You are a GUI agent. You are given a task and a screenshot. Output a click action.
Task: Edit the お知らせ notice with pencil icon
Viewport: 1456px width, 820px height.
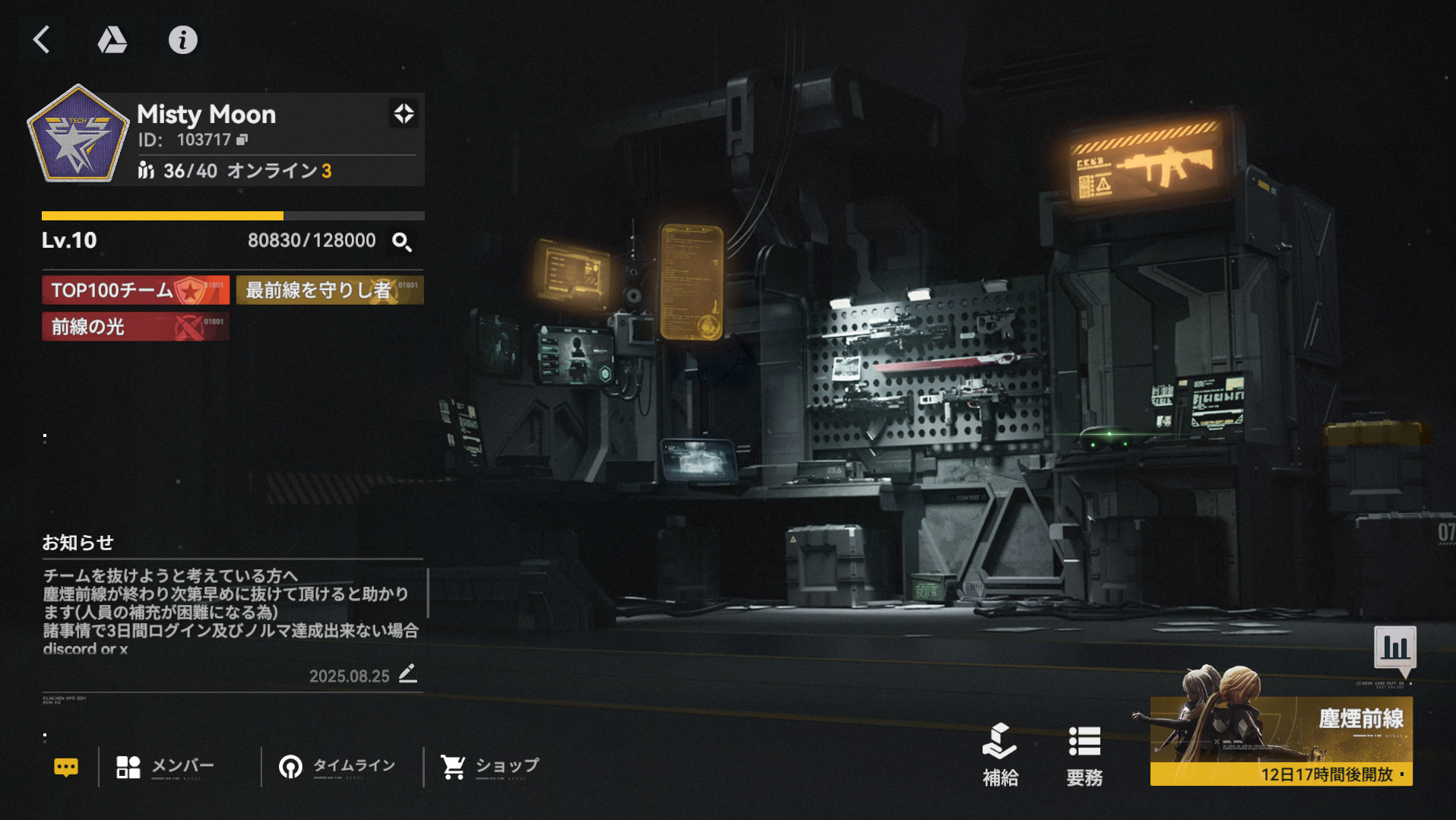[x=408, y=674]
